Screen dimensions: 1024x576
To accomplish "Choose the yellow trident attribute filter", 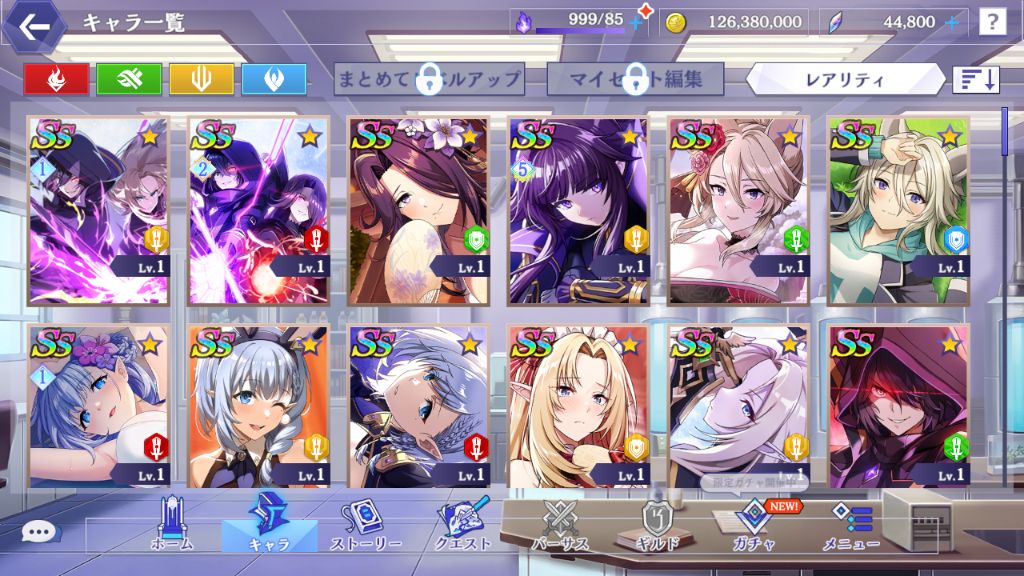I will pos(201,79).
